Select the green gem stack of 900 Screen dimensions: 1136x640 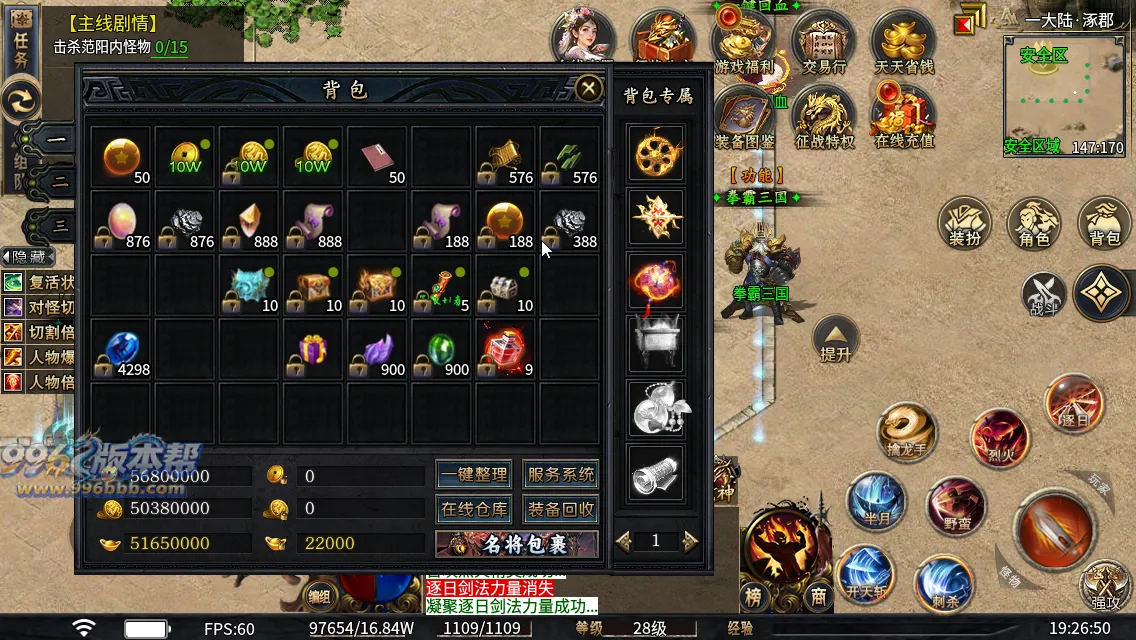[441, 349]
